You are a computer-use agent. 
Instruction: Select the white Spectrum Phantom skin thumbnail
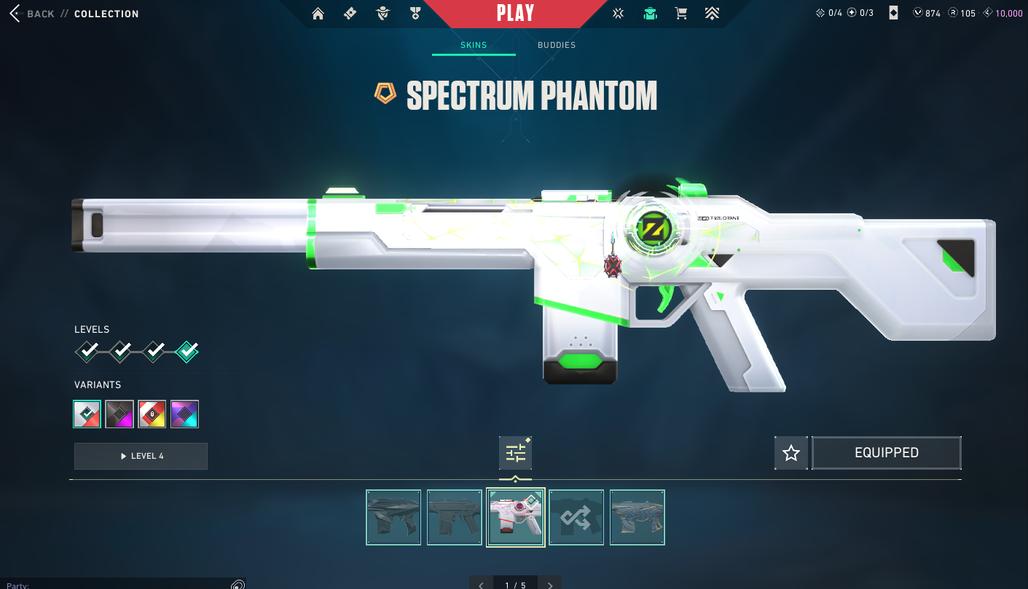click(x=516, y=517)
